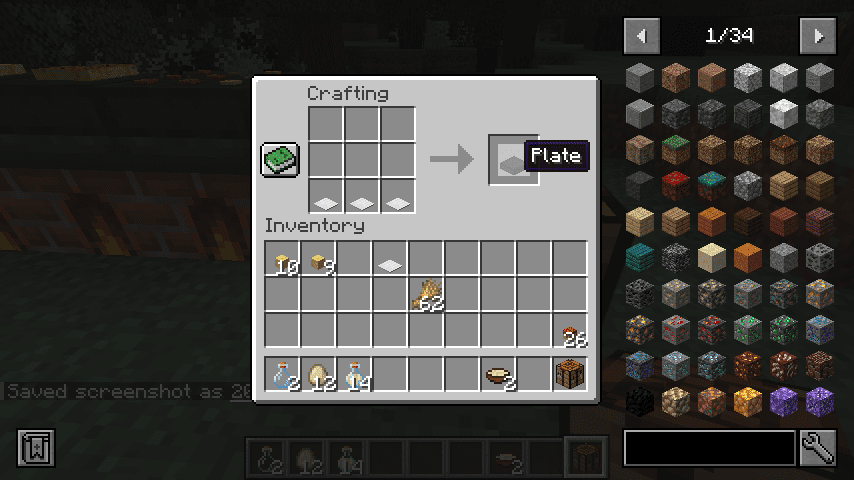The image size is (854, 480).
Task: Pick up the block stack of 9
Action: tap(318, 262)
